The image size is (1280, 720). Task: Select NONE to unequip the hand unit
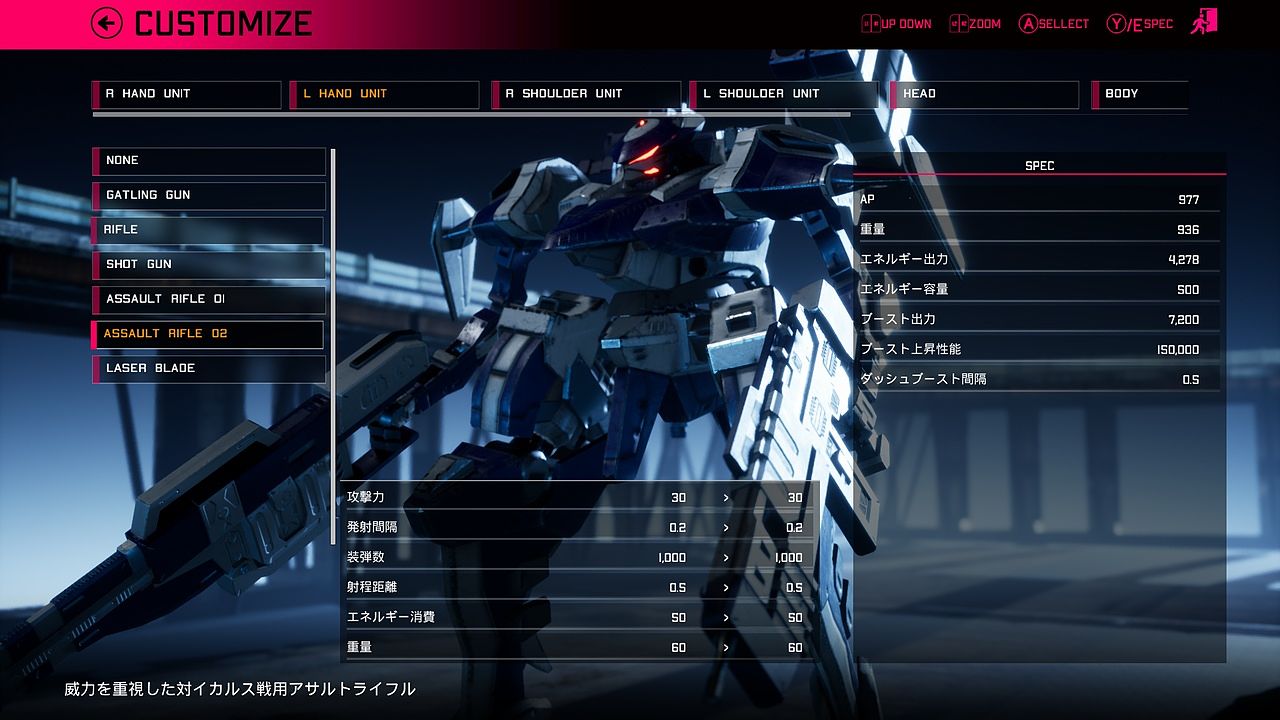(208, 160)
